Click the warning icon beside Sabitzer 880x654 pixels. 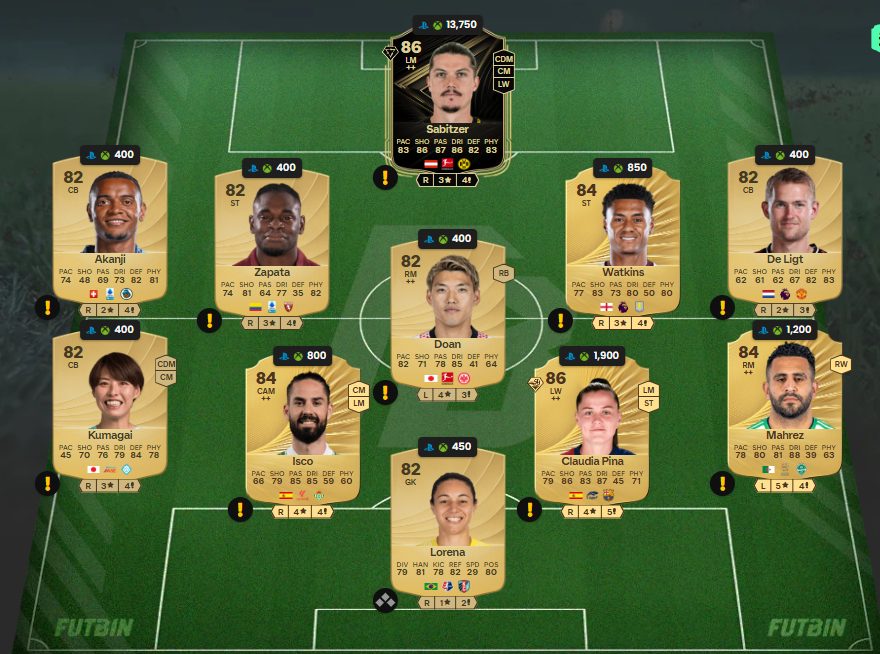pos(385,178)
